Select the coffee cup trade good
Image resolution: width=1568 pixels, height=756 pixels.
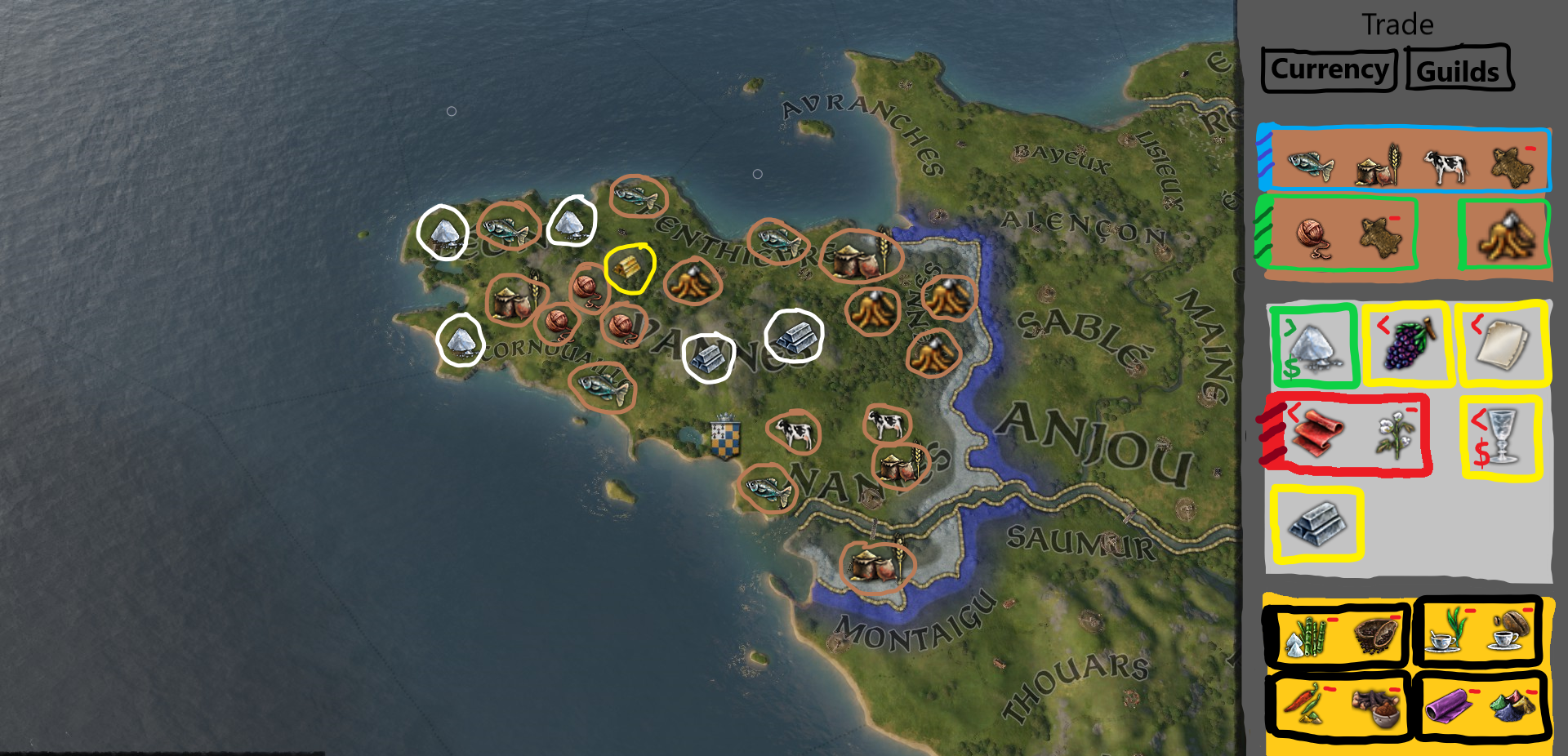[1503, 639]
